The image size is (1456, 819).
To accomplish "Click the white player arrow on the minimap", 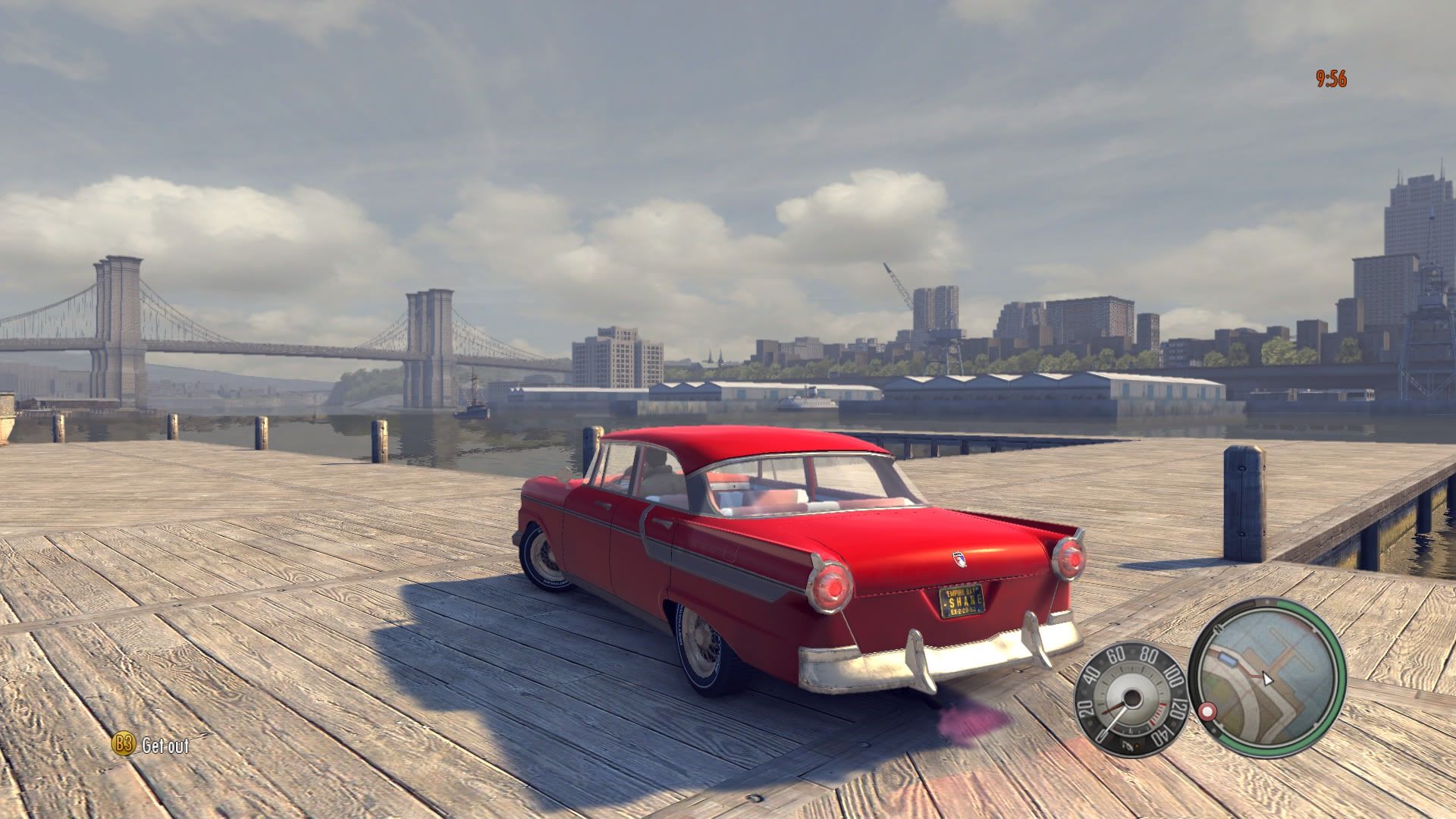I will point(1266,678).
